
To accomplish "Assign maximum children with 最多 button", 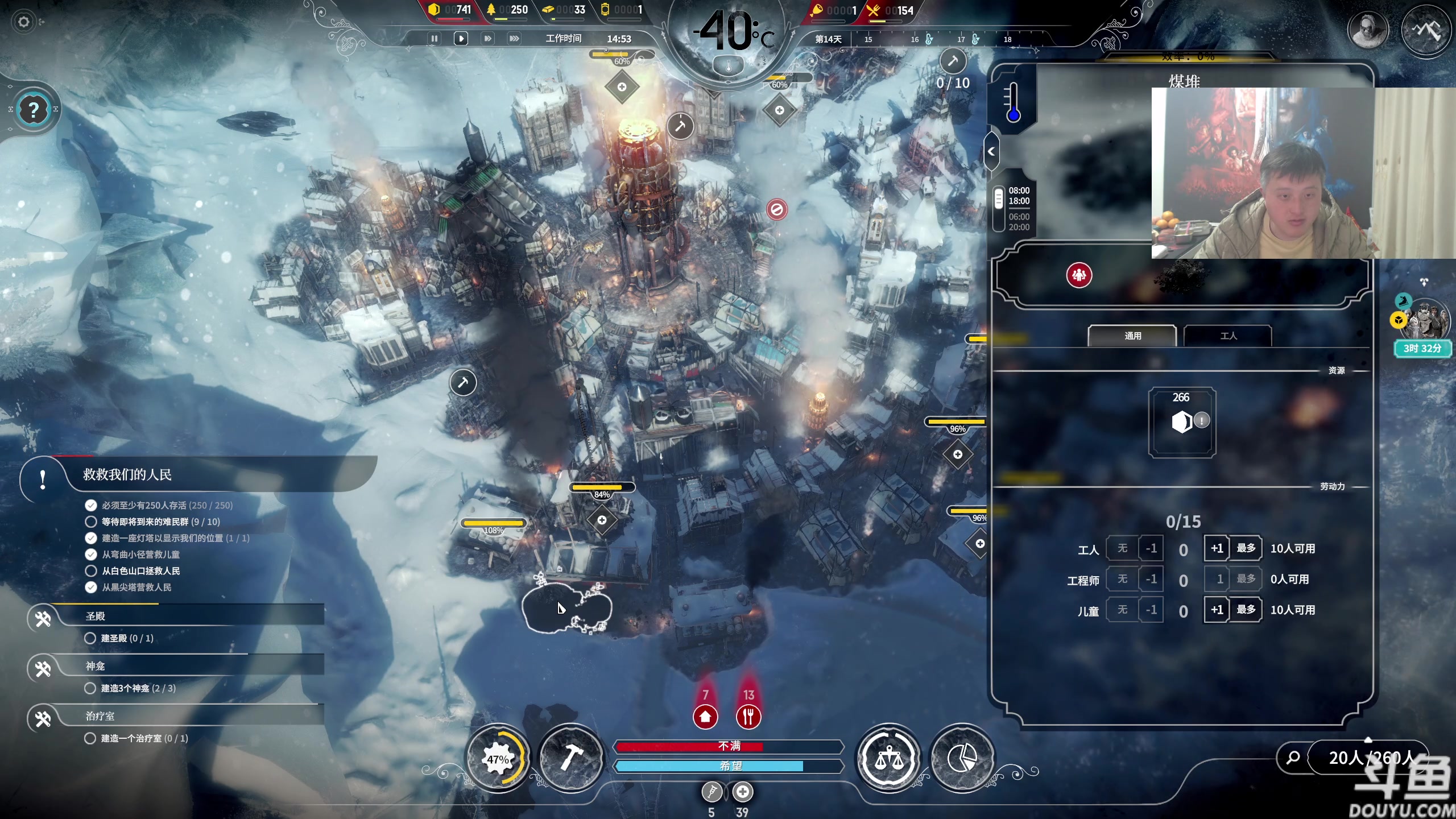I will pos(1246,610).
